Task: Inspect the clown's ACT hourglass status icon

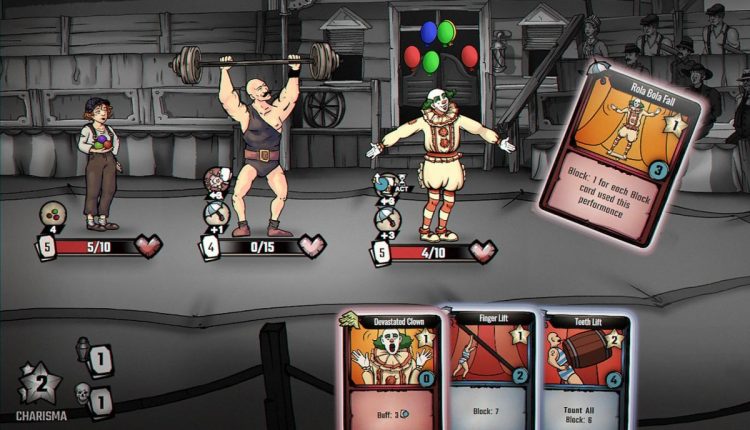Action: click(384, 183)
